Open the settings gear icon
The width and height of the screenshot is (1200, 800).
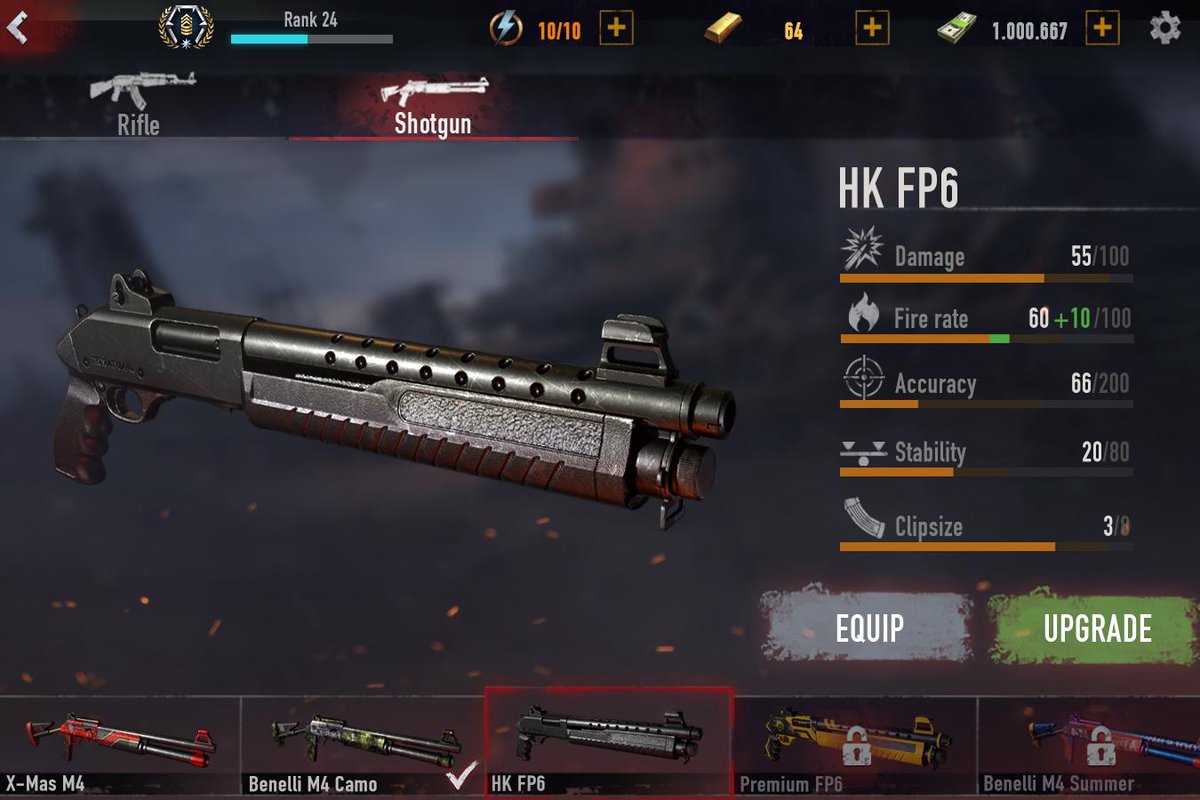pos(1165,28)
